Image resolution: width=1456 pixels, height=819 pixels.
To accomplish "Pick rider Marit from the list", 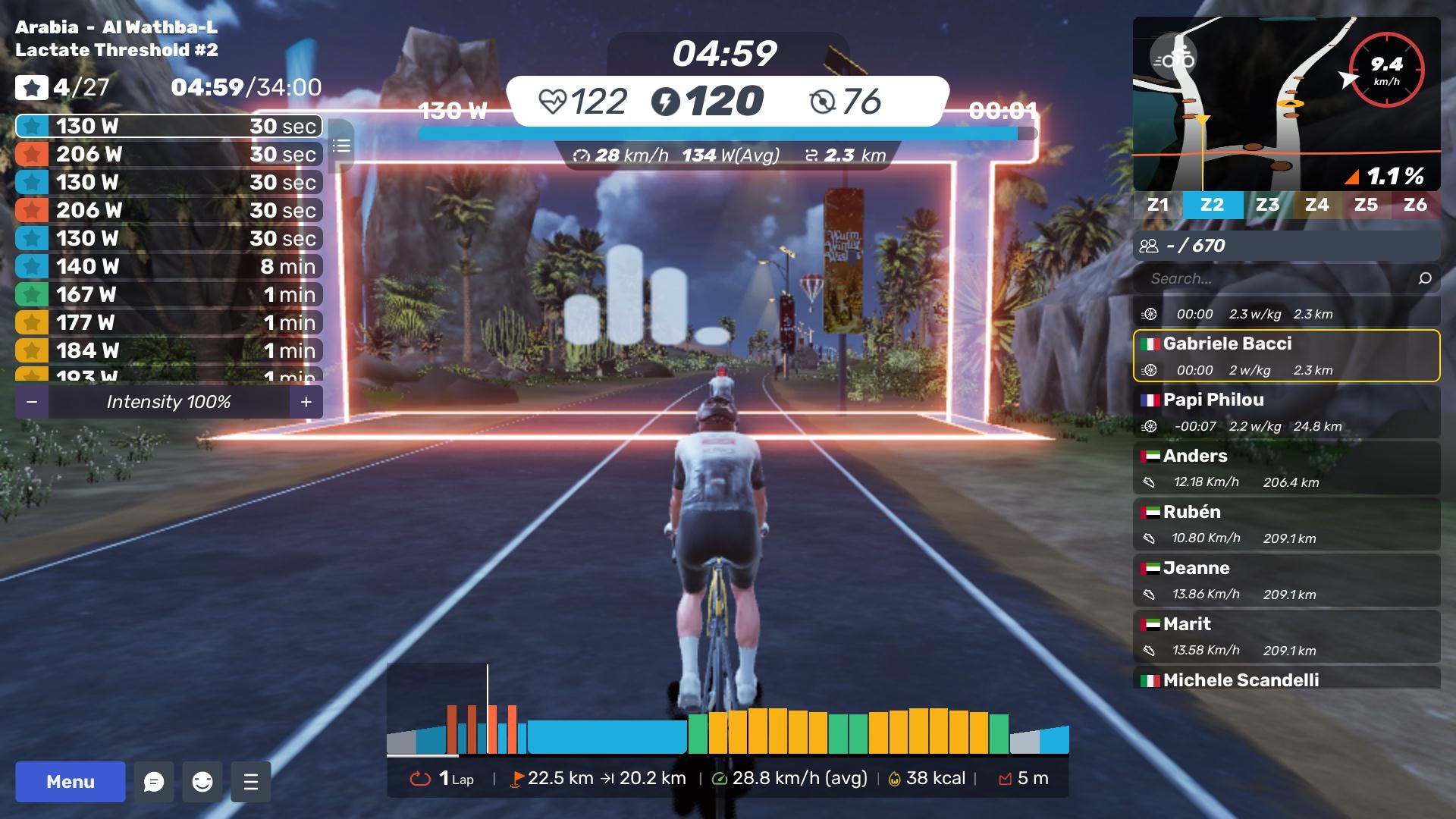I will tap(1286, 636).
